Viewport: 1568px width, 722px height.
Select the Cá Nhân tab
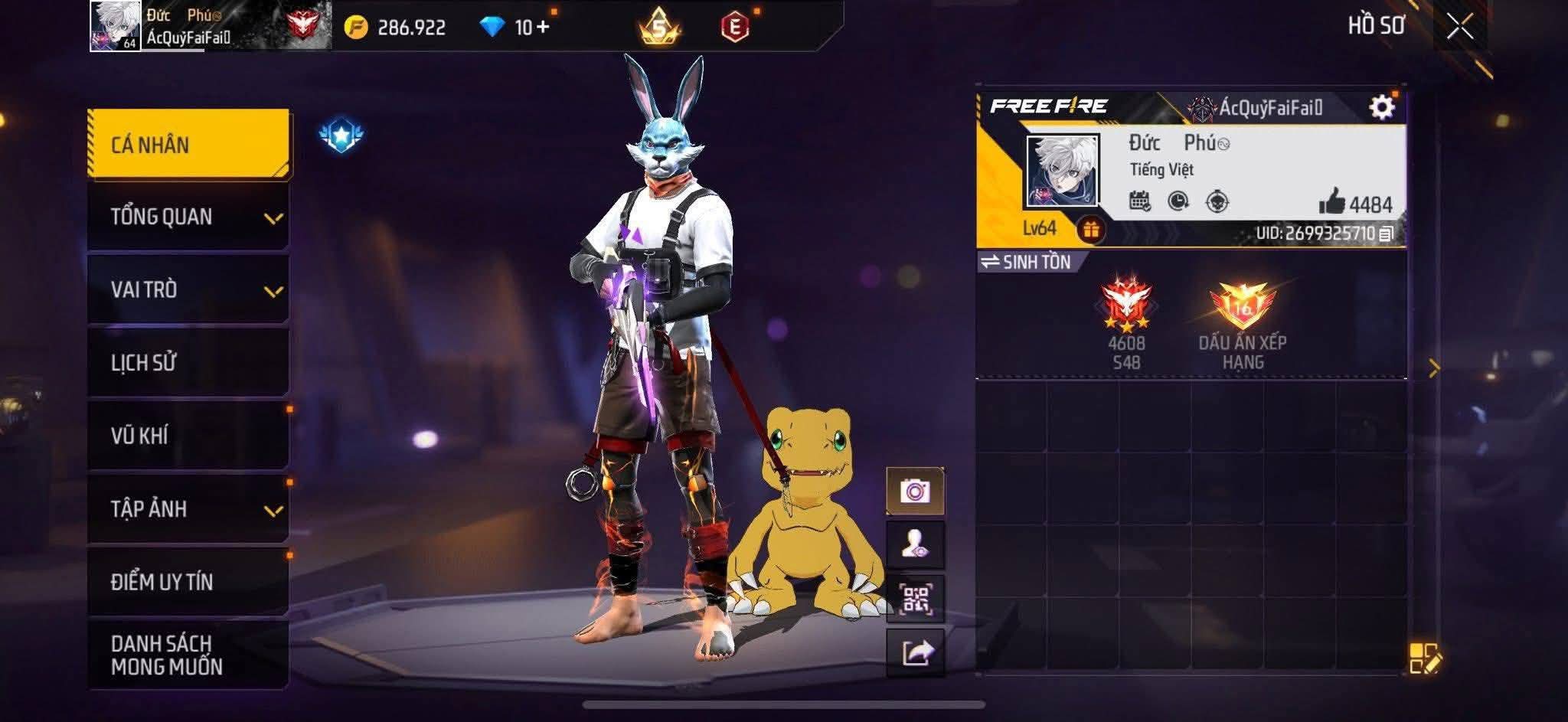[188, 144]
